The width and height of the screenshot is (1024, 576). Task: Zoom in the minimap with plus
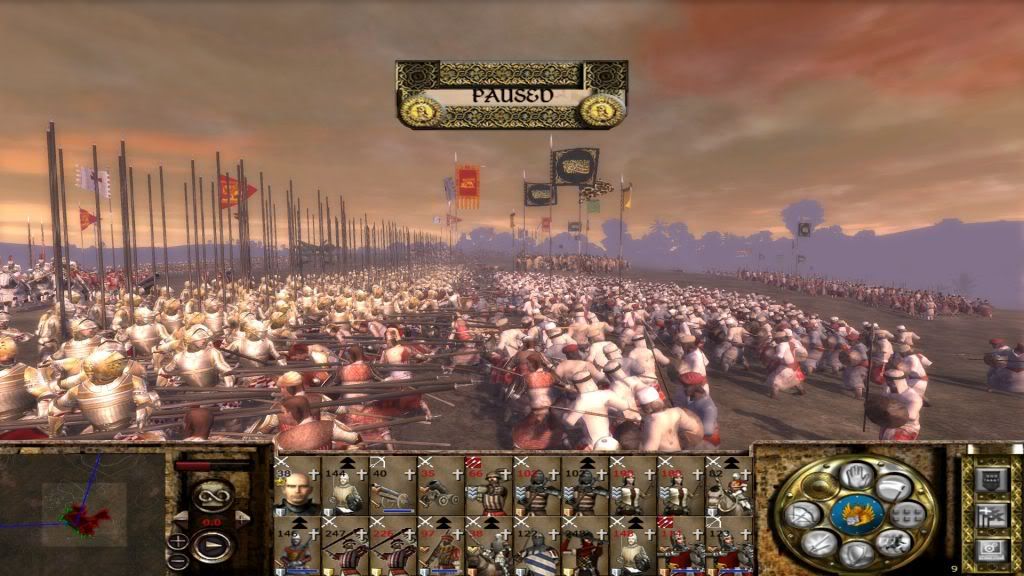click(x=178, y=541)
